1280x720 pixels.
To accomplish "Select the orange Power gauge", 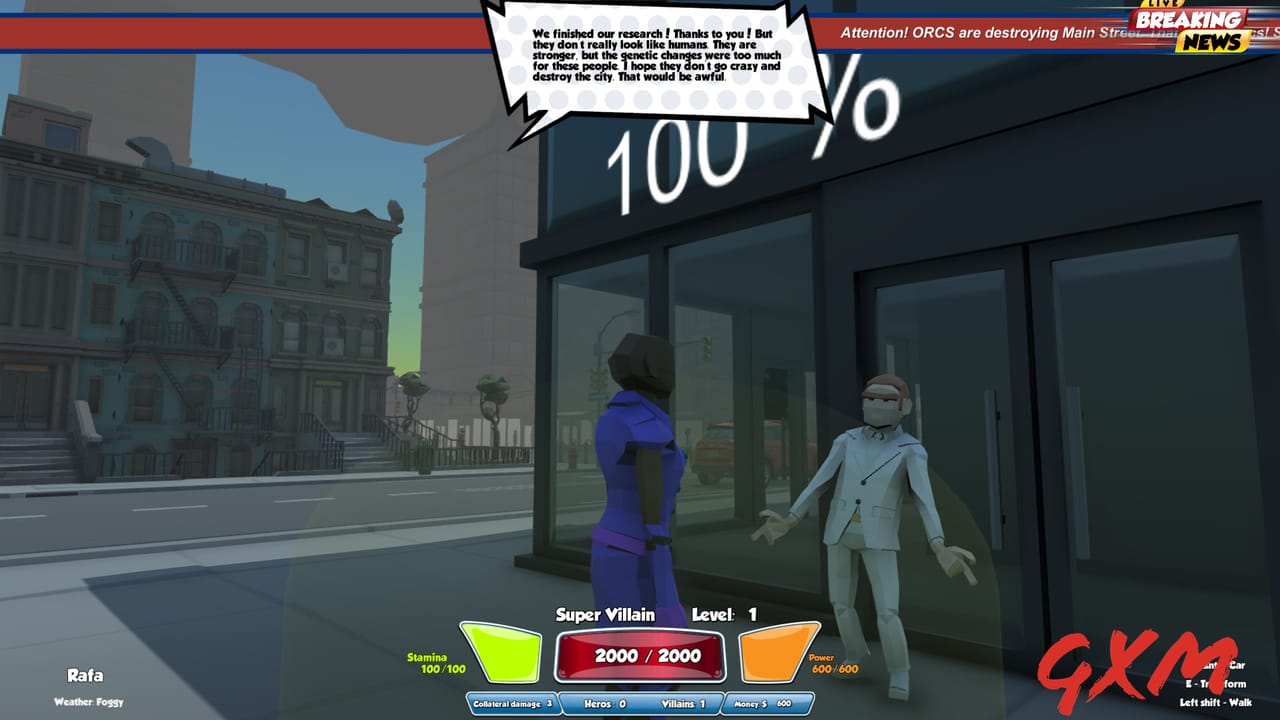I will 775,651.
